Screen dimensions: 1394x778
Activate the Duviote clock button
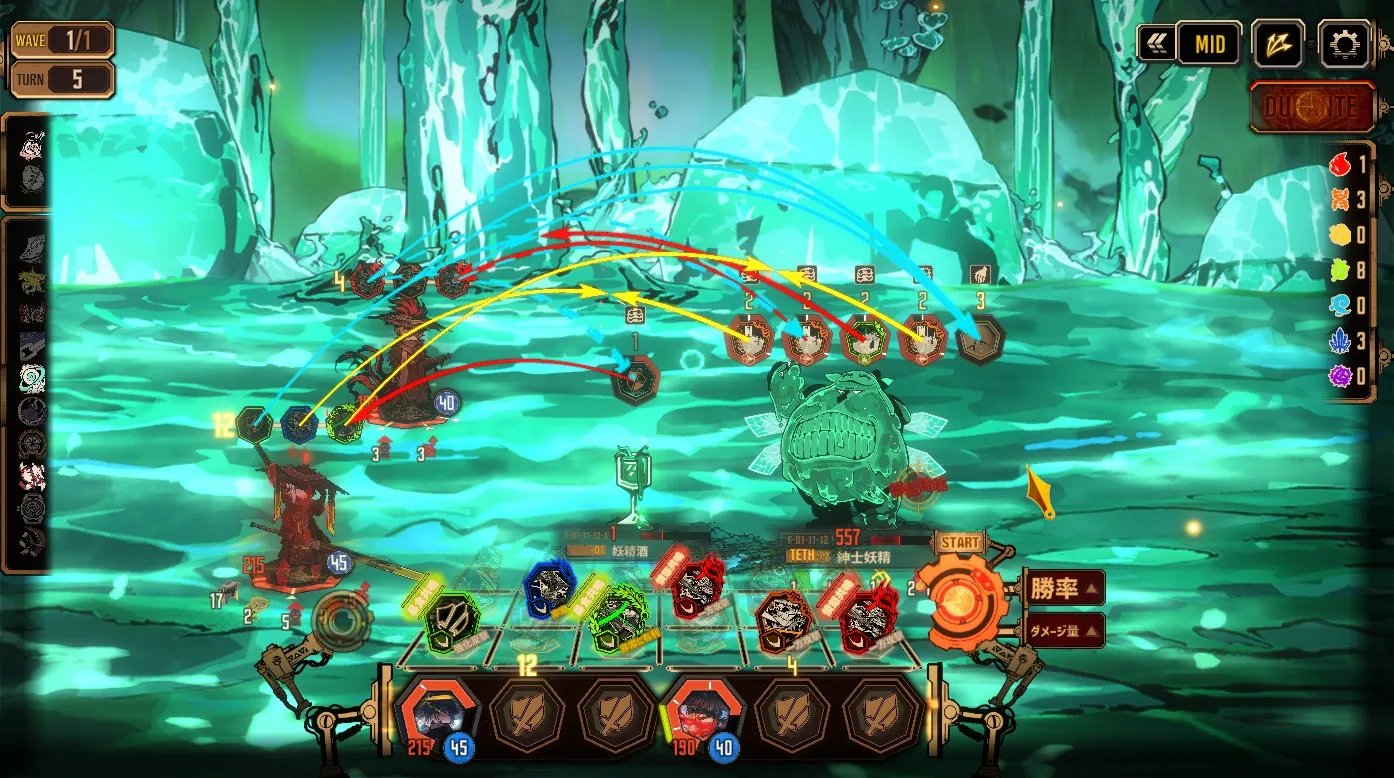[1312, 108]
